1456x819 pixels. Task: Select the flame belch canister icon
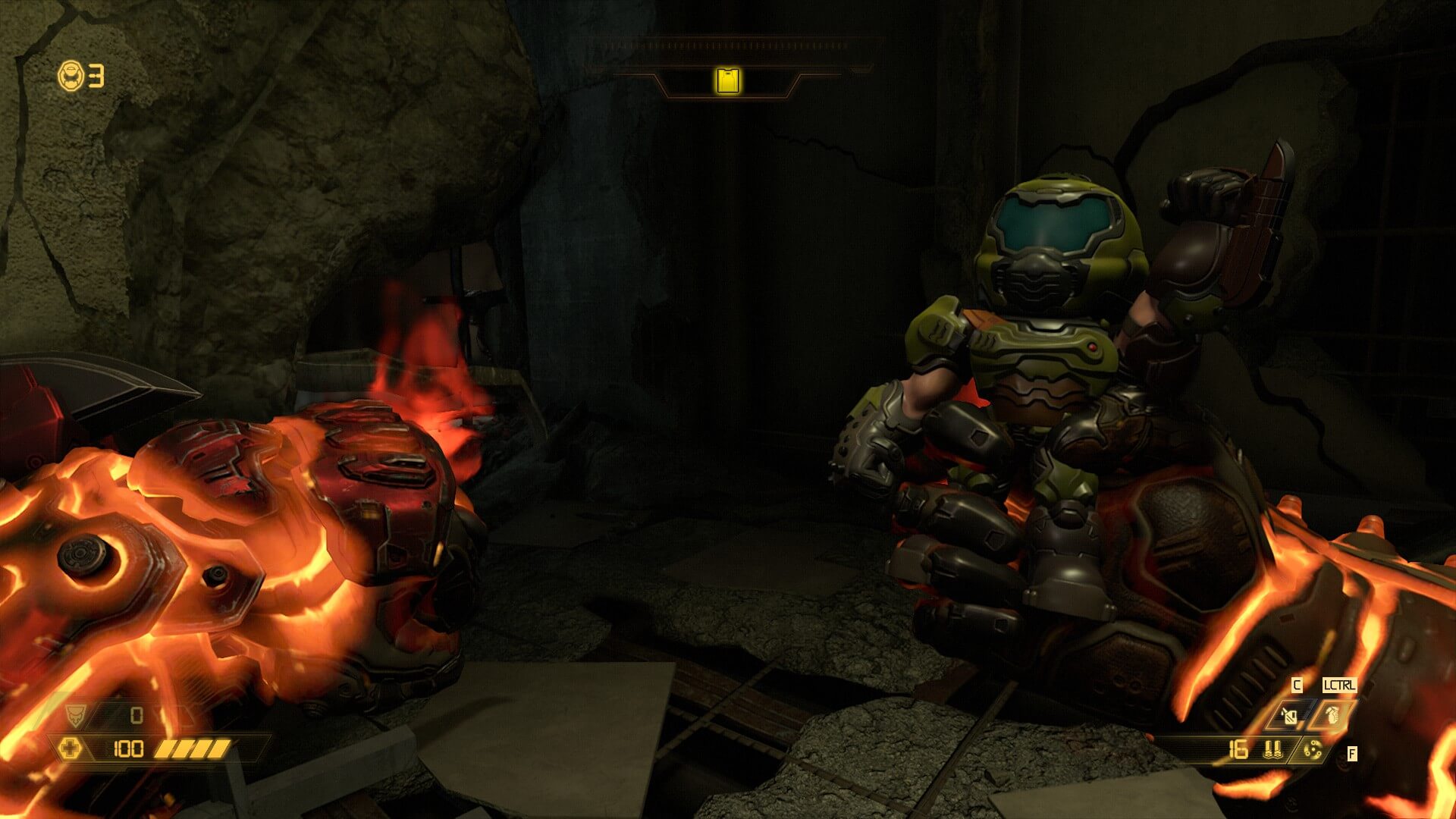point(1288,715)
